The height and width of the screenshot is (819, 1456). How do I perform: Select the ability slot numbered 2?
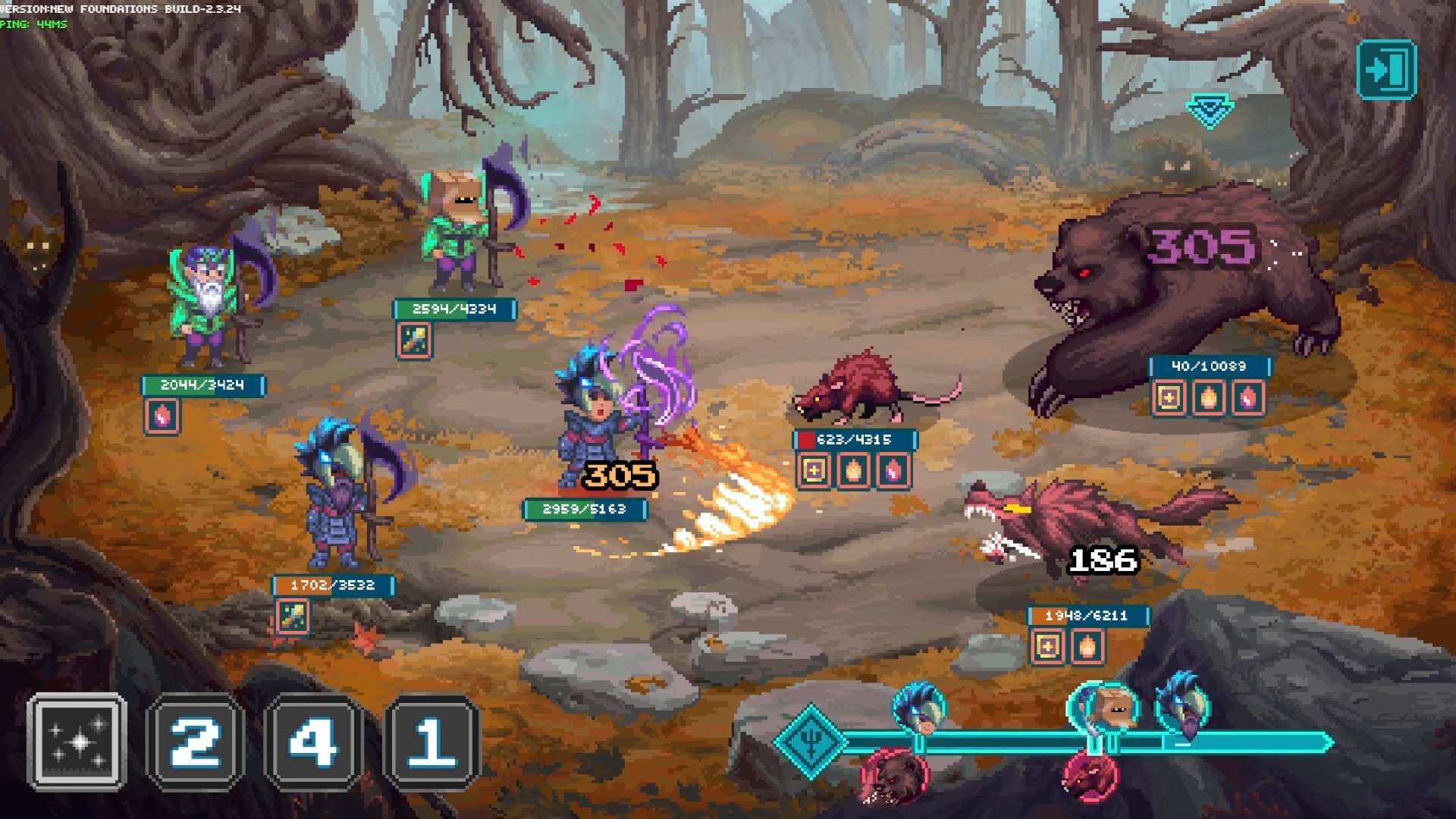pyautogui.click(x=196, y=742)
